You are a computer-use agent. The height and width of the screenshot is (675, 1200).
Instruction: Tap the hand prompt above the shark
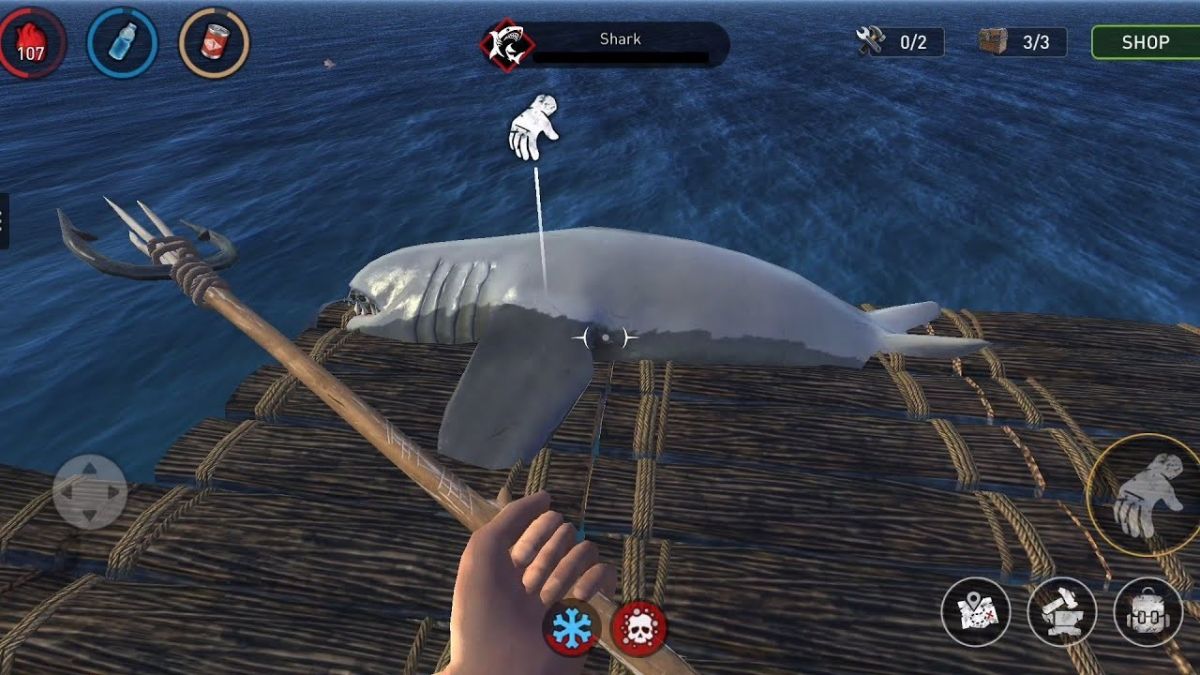coord(532,127)
